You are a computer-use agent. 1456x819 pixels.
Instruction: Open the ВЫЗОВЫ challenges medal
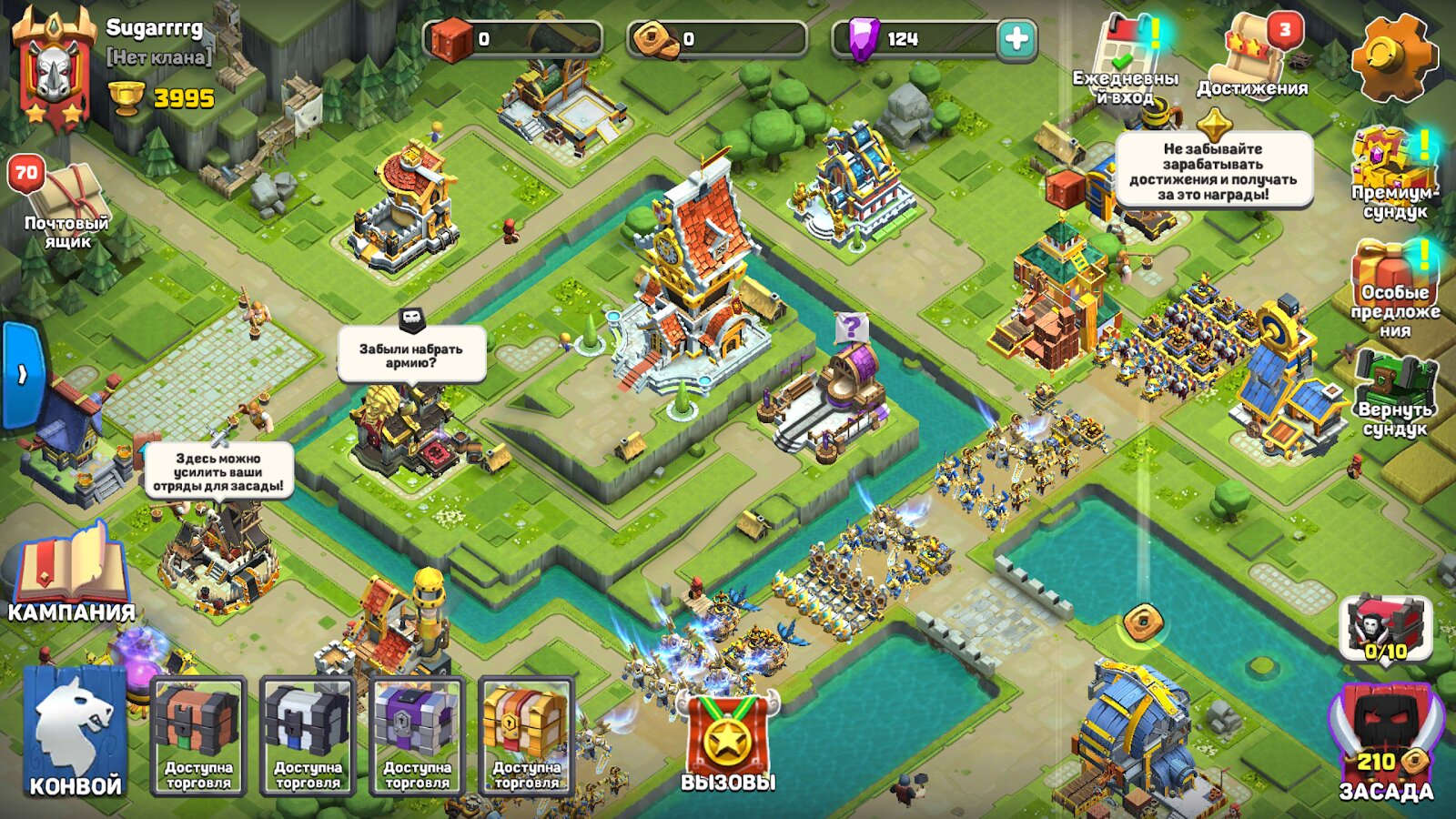(728, 739)
